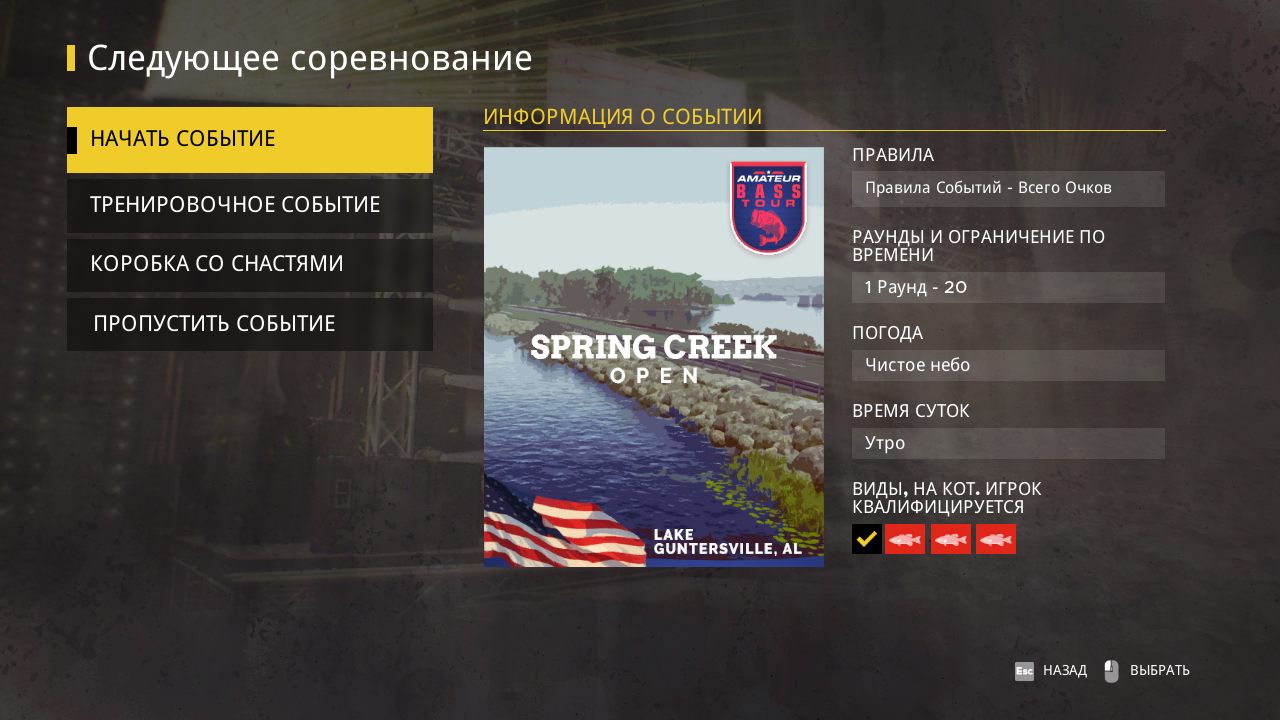Open the Чистое небо weather selector
1280x720 pixels.
(x=1008, y=365)
